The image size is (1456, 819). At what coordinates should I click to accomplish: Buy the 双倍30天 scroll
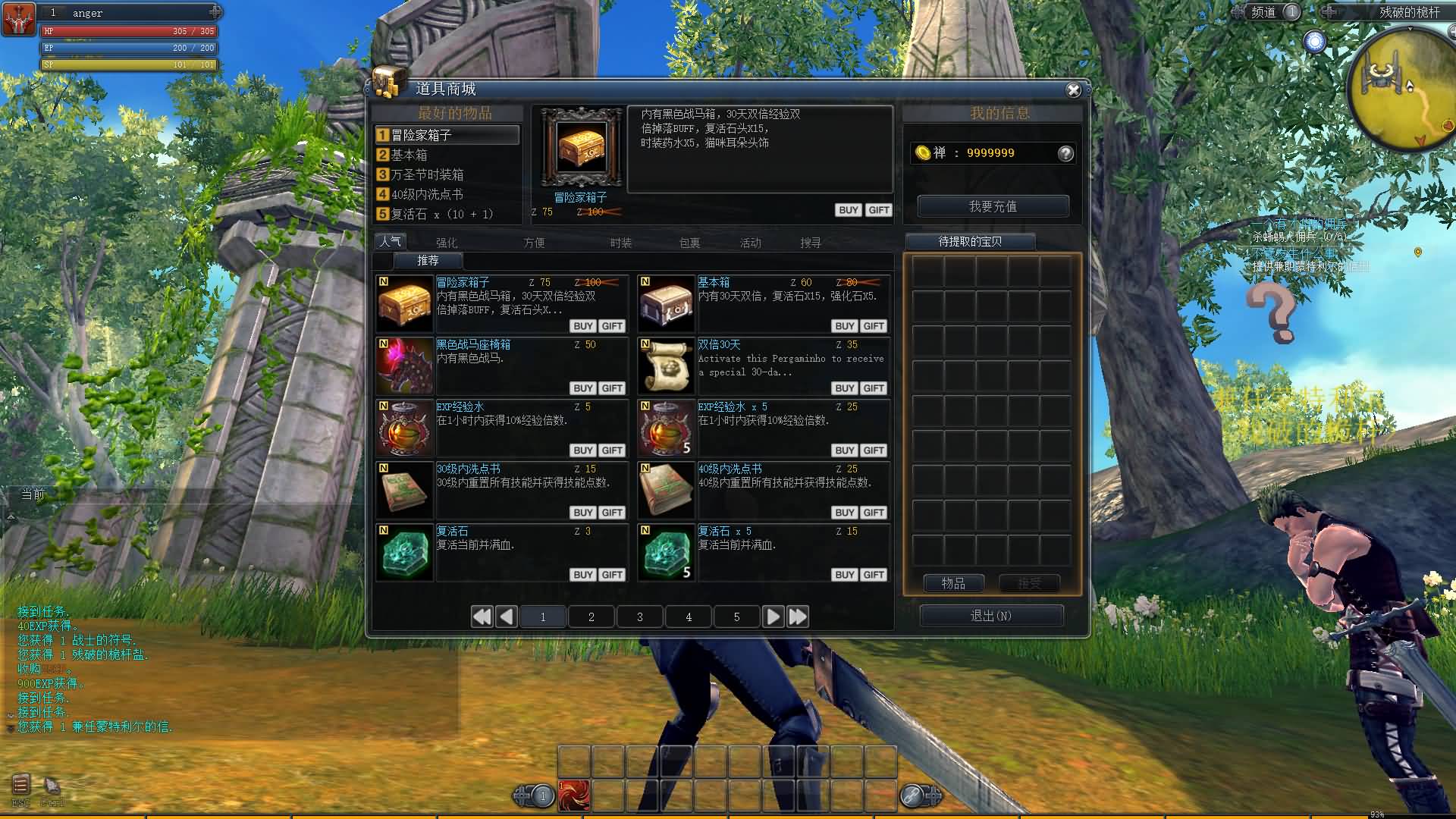click(x=844, y=388)
